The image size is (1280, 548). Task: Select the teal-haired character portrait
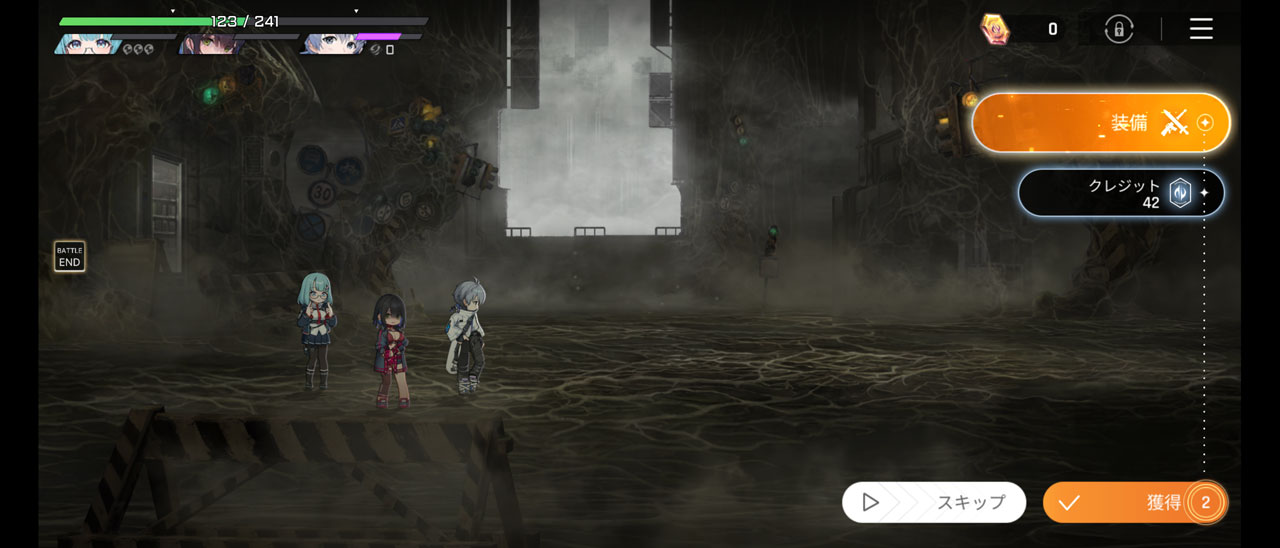click(x=87, y=44)
